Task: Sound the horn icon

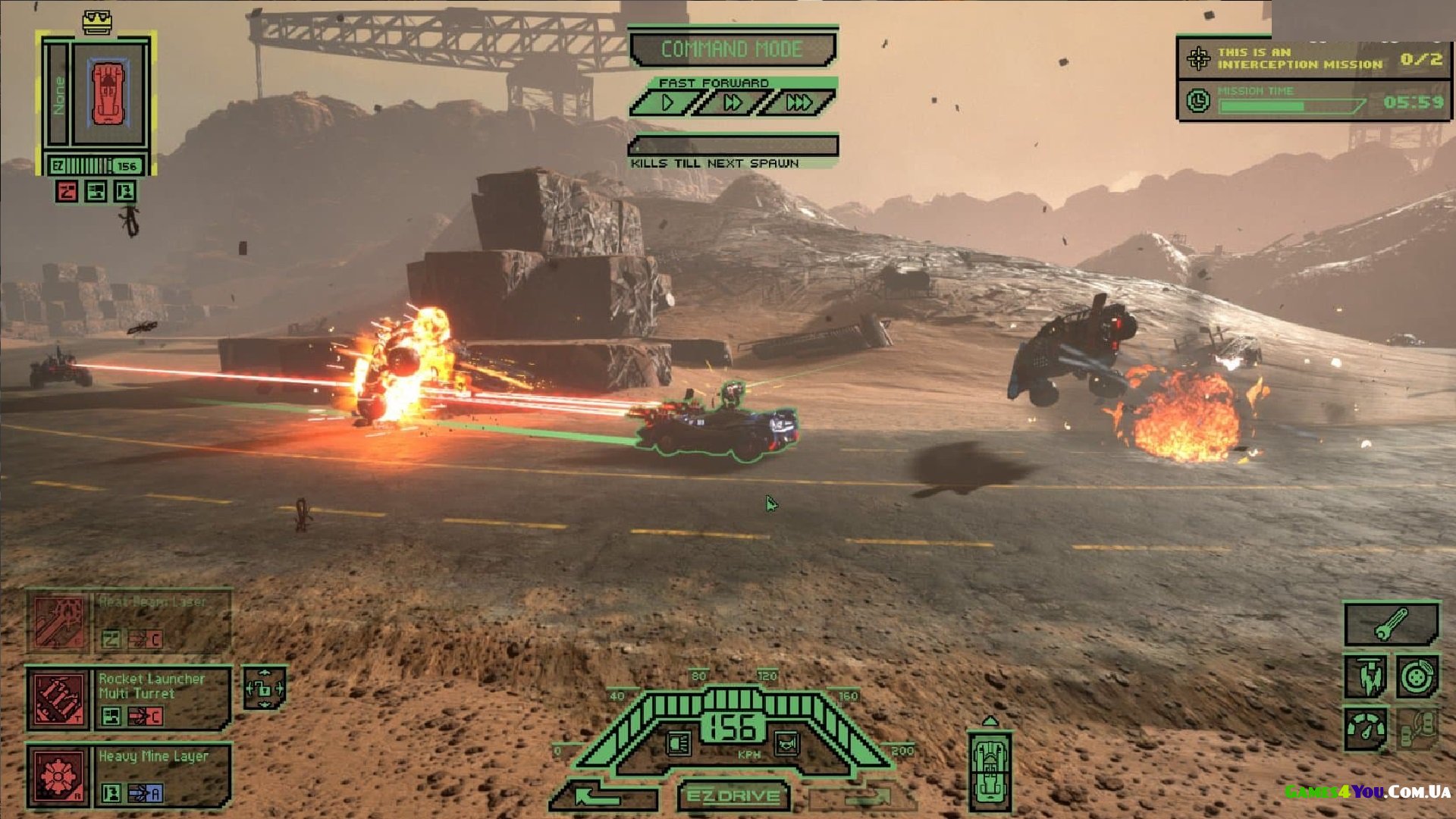Action: pyautogui.click(x=786, y=742)
